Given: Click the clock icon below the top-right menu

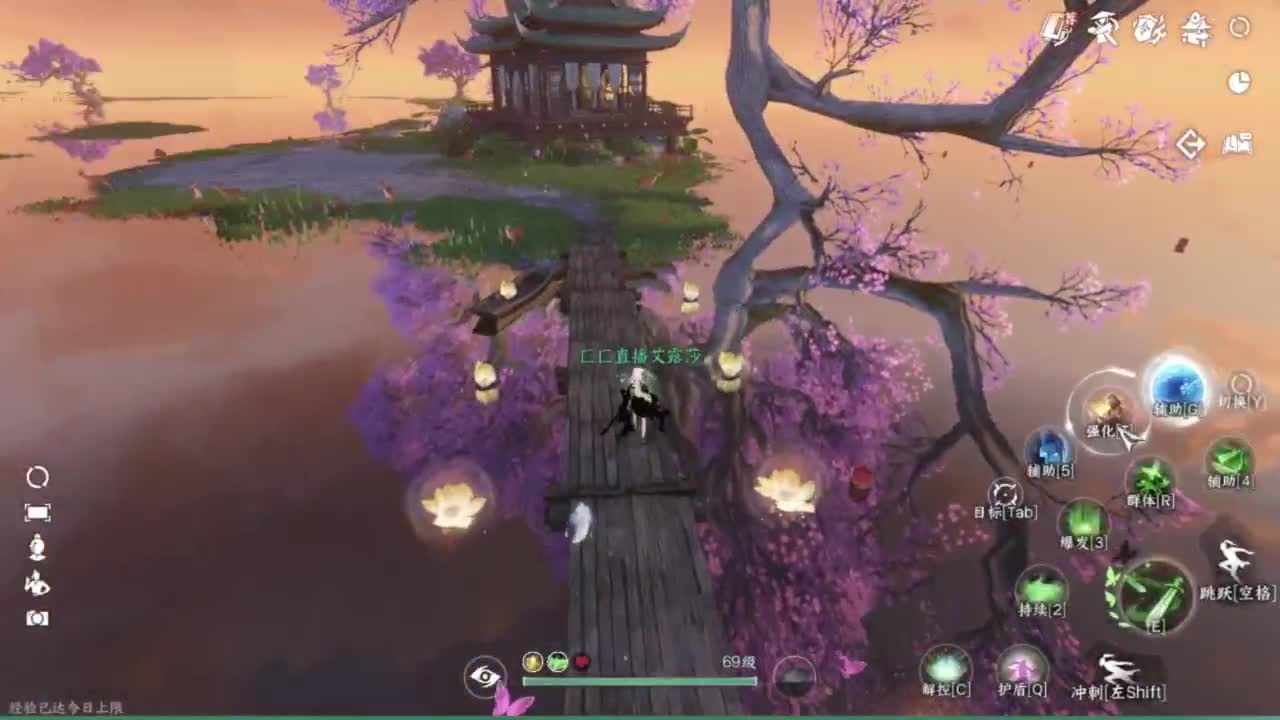Looking at the screenshot, I should coord(1238,81).
